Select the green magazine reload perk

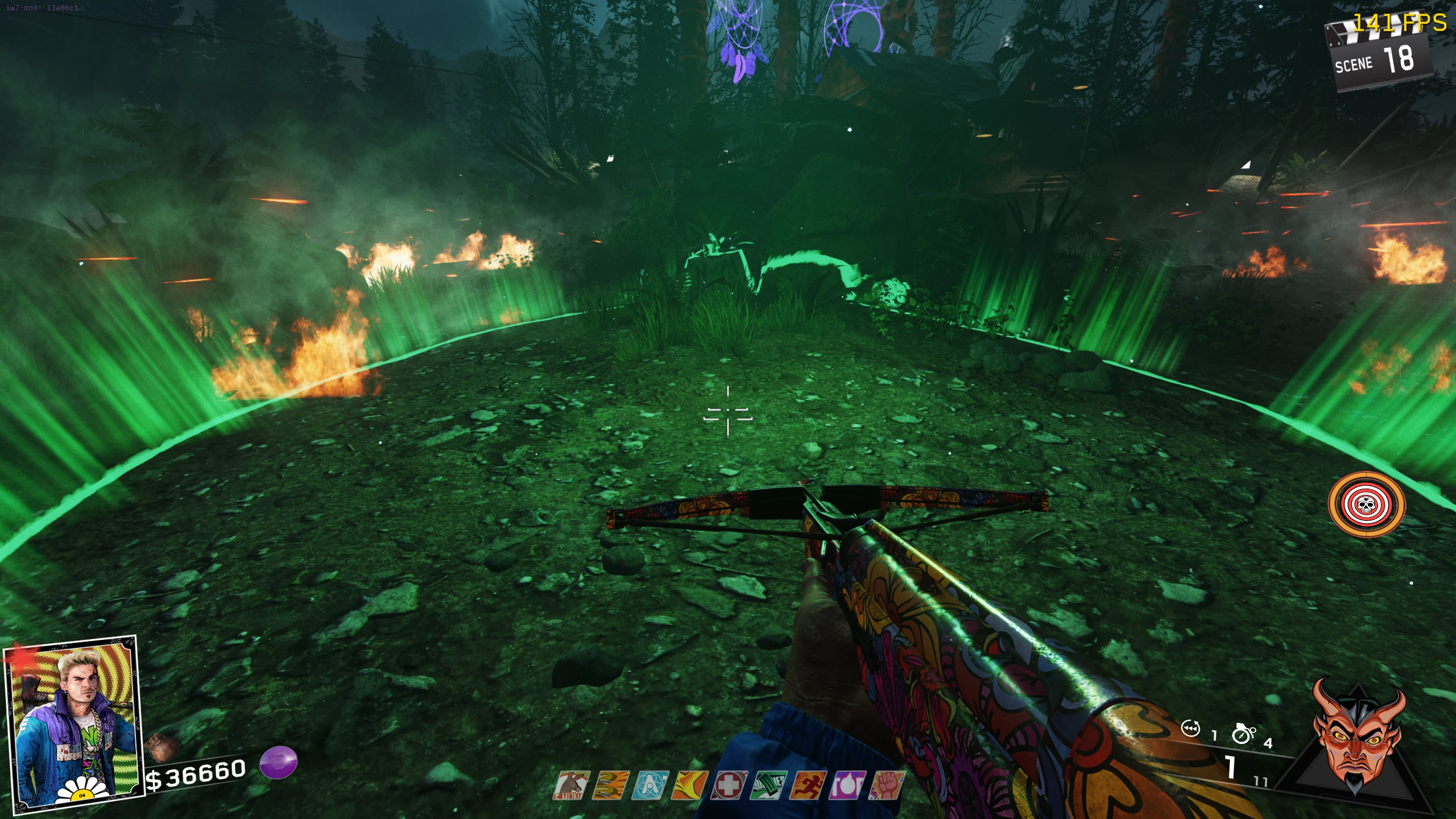[768, 786]
